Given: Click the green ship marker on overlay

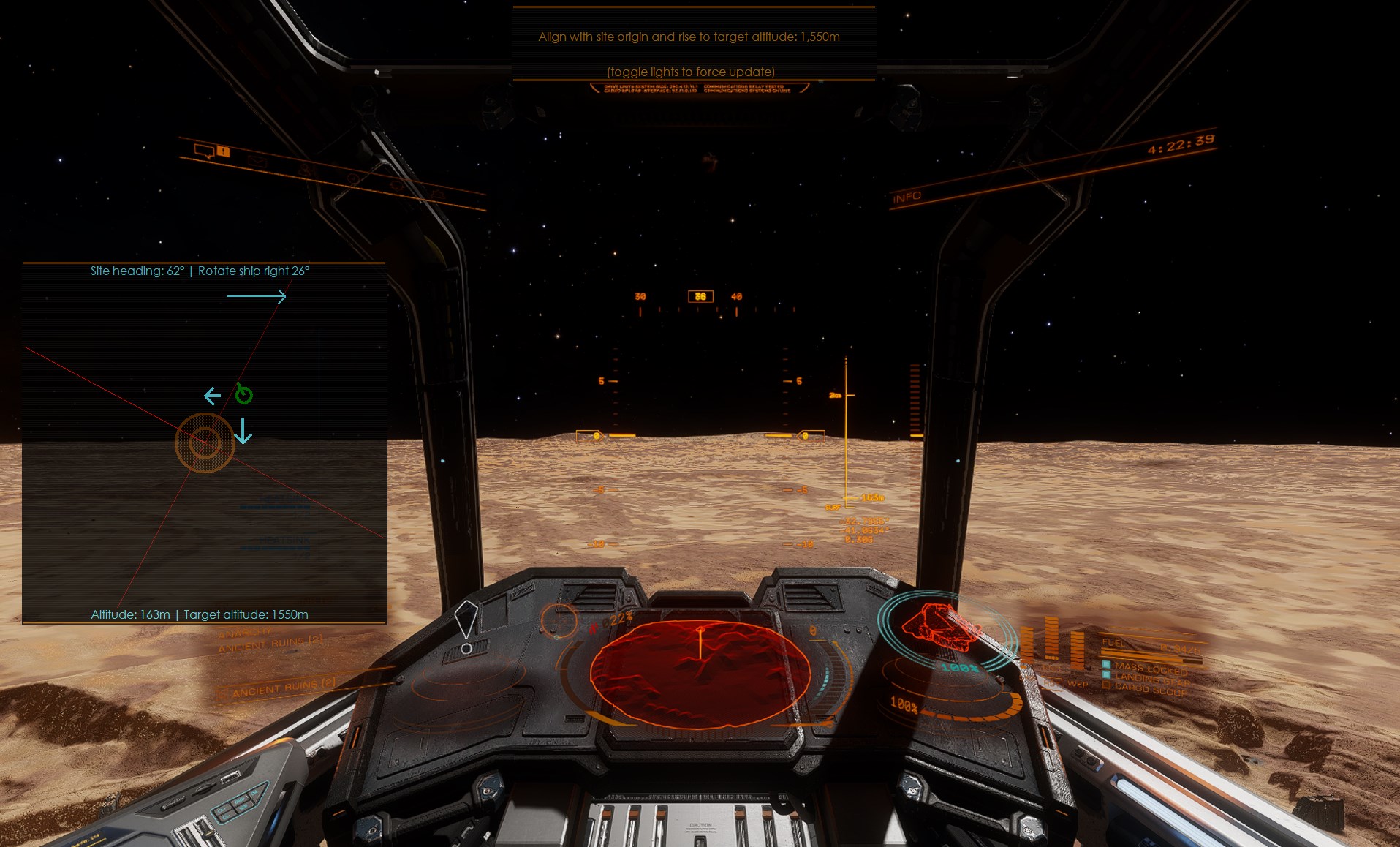Looking at the screenshot, I should coord(244,395).
